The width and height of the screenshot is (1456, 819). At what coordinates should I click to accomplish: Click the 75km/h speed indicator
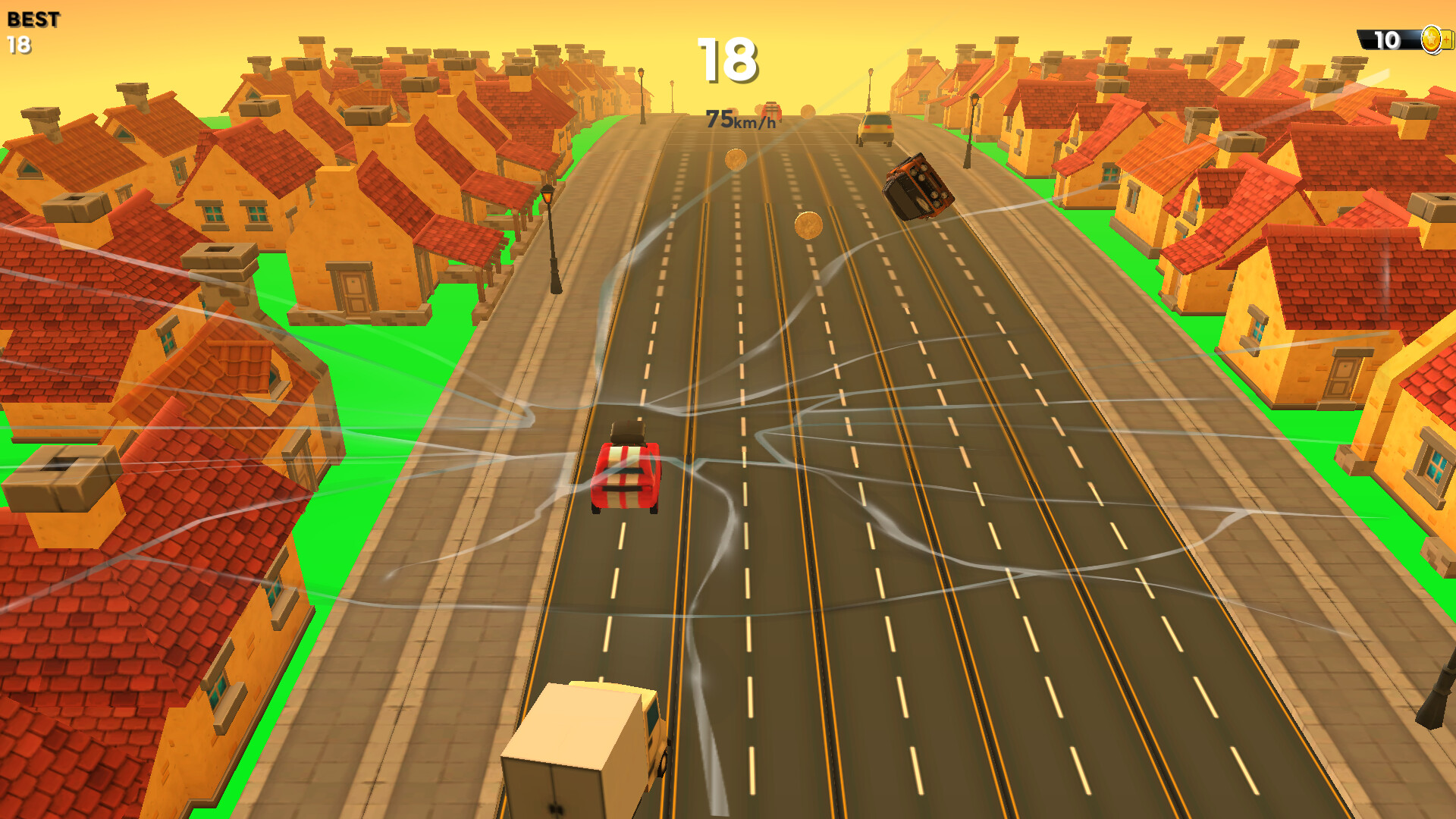[x=738, y=118]
